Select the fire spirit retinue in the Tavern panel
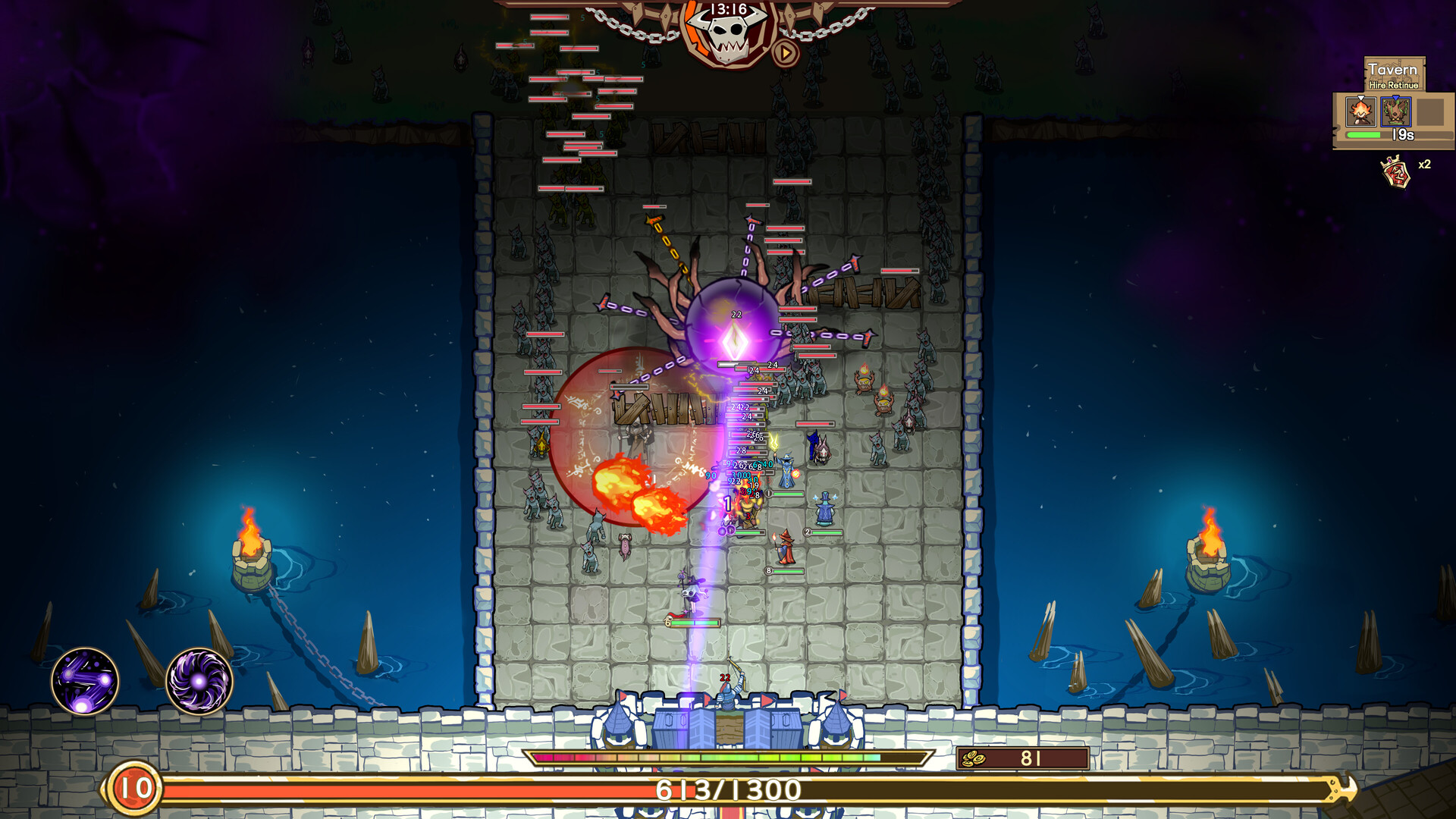 (1361, 112)
